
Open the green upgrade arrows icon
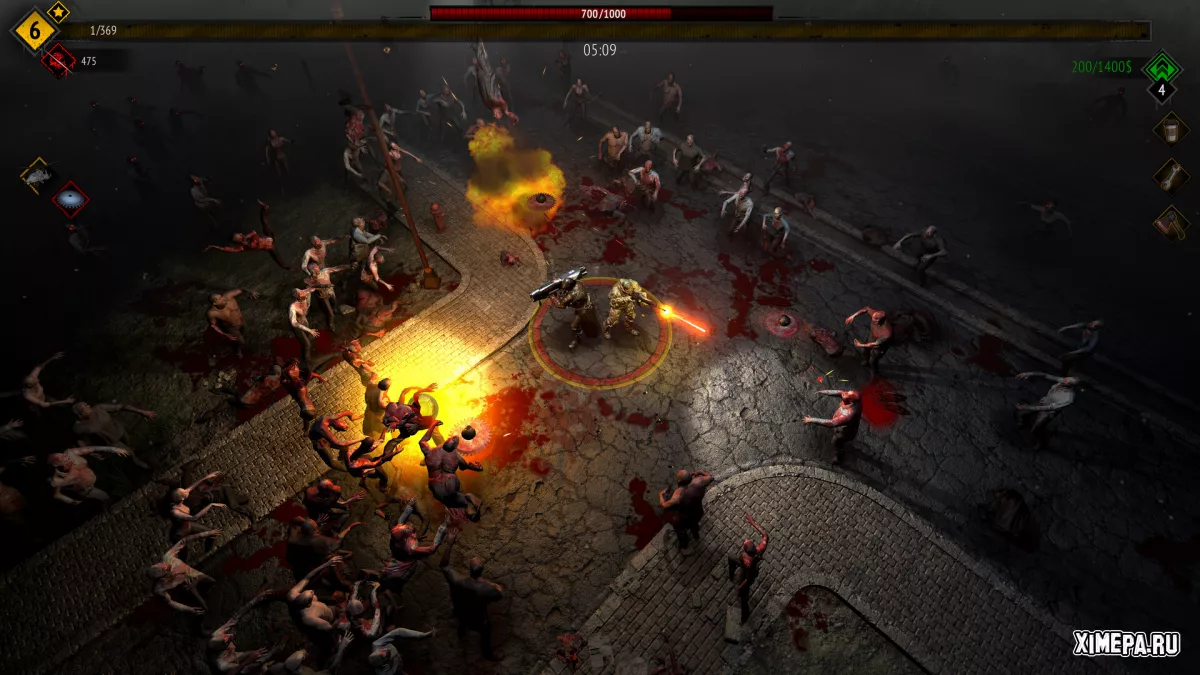click(1162, 68)
